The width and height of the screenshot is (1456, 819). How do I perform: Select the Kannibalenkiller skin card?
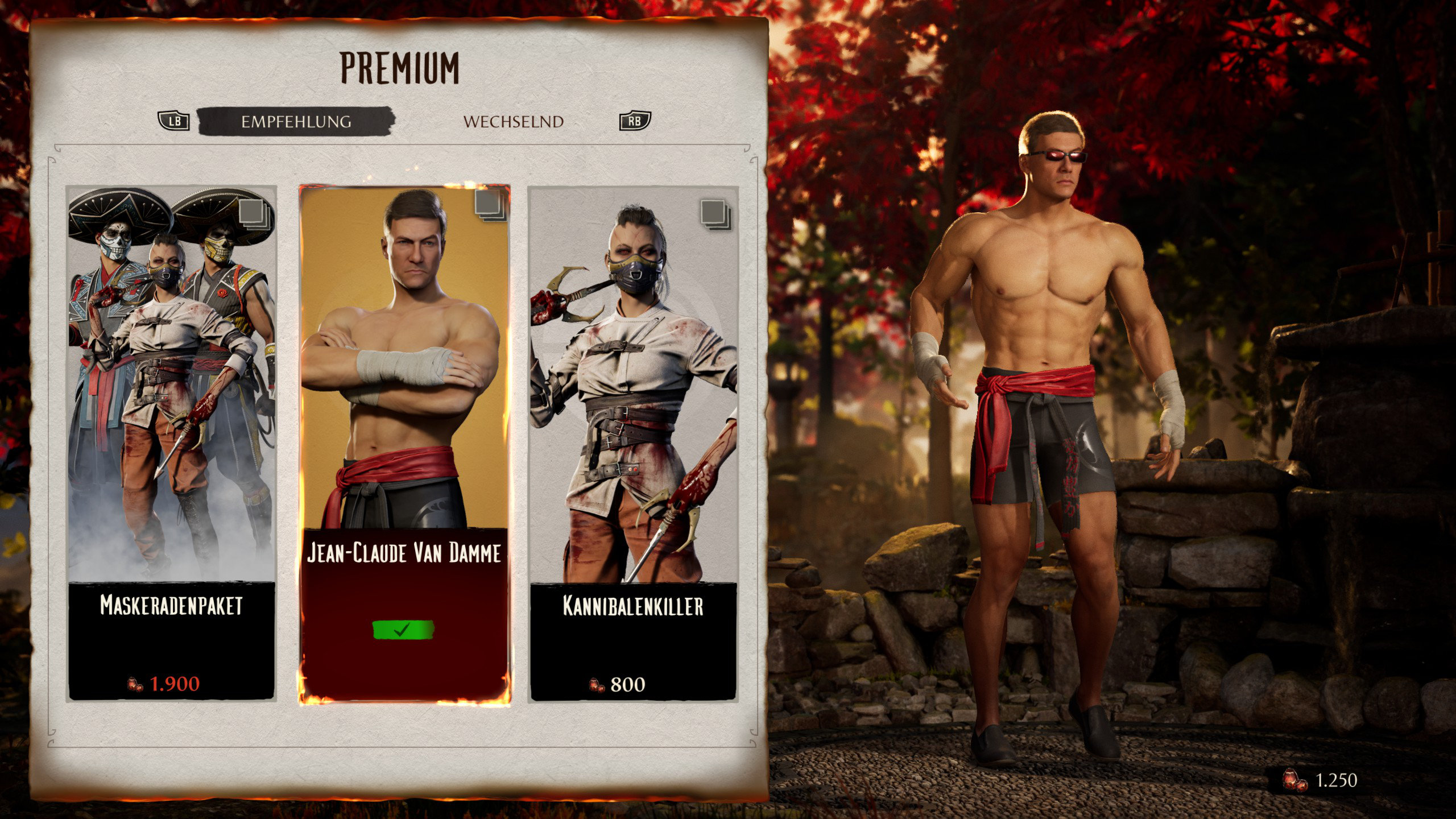[633, 444]
